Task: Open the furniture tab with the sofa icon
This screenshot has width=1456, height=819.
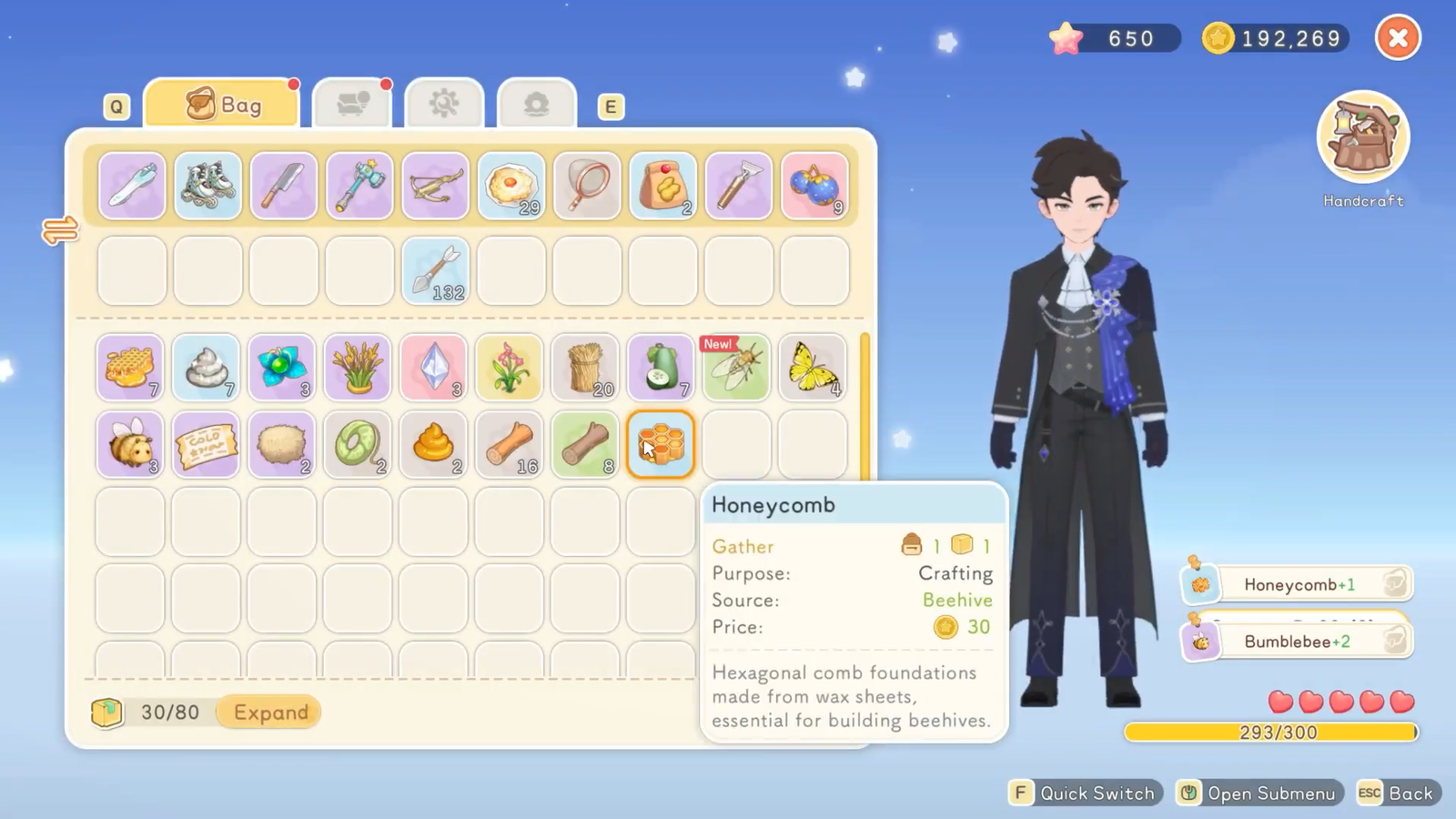Action: [352, 104]
